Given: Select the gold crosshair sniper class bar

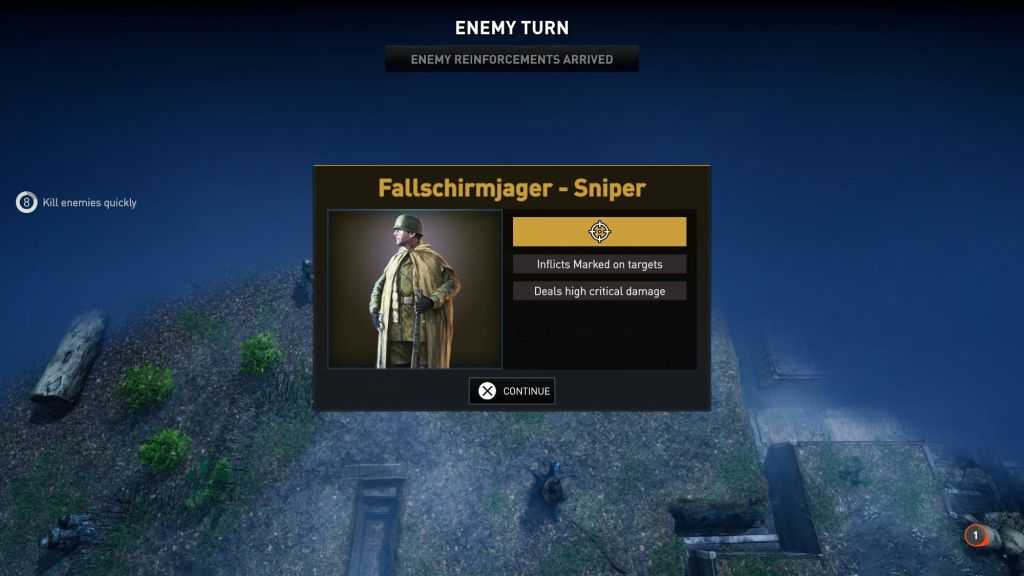Looking at the screenshot, I should [x=599, y=232].
